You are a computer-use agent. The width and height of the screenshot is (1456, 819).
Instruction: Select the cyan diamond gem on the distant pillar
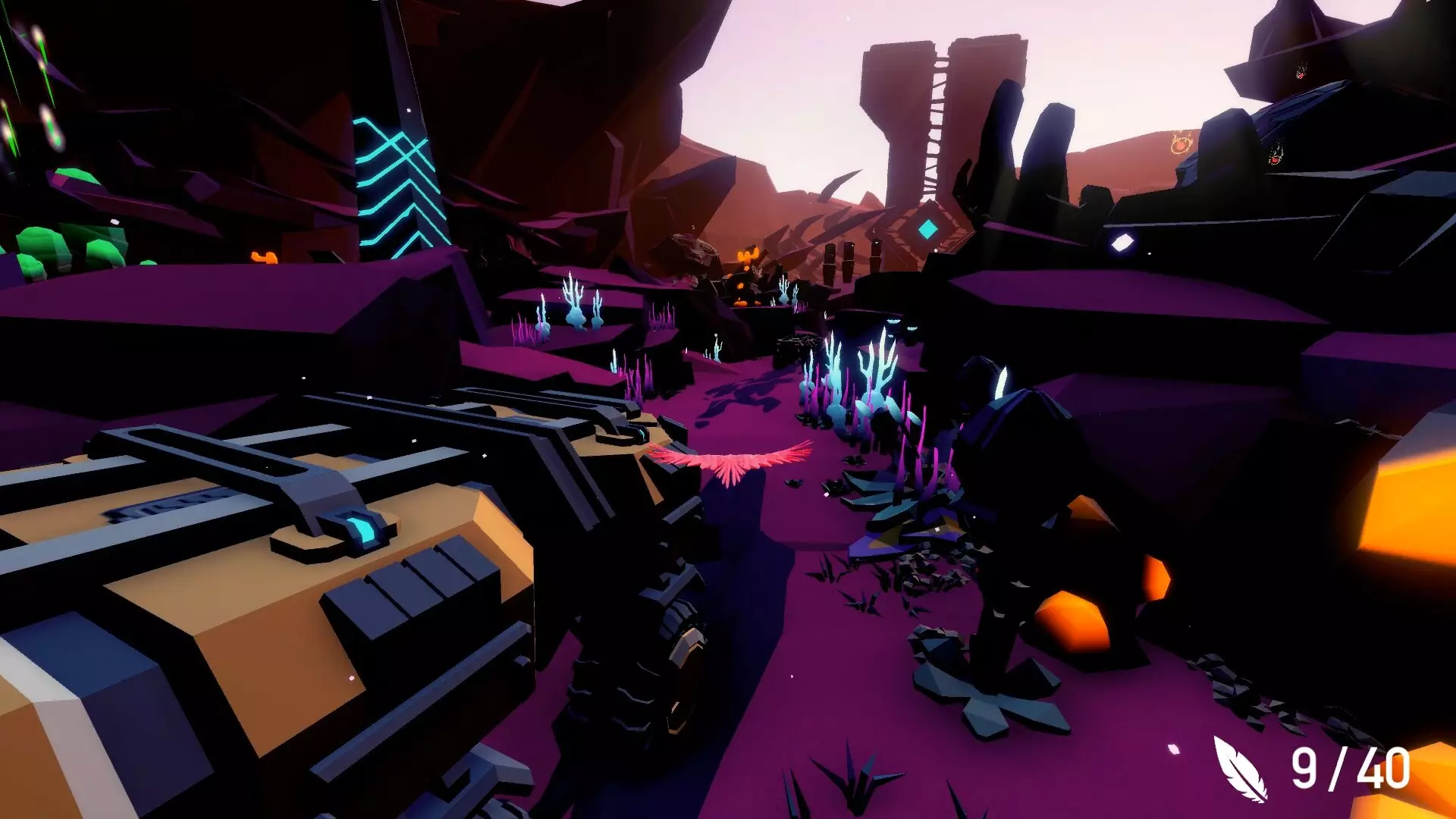(x=927, y=227)
